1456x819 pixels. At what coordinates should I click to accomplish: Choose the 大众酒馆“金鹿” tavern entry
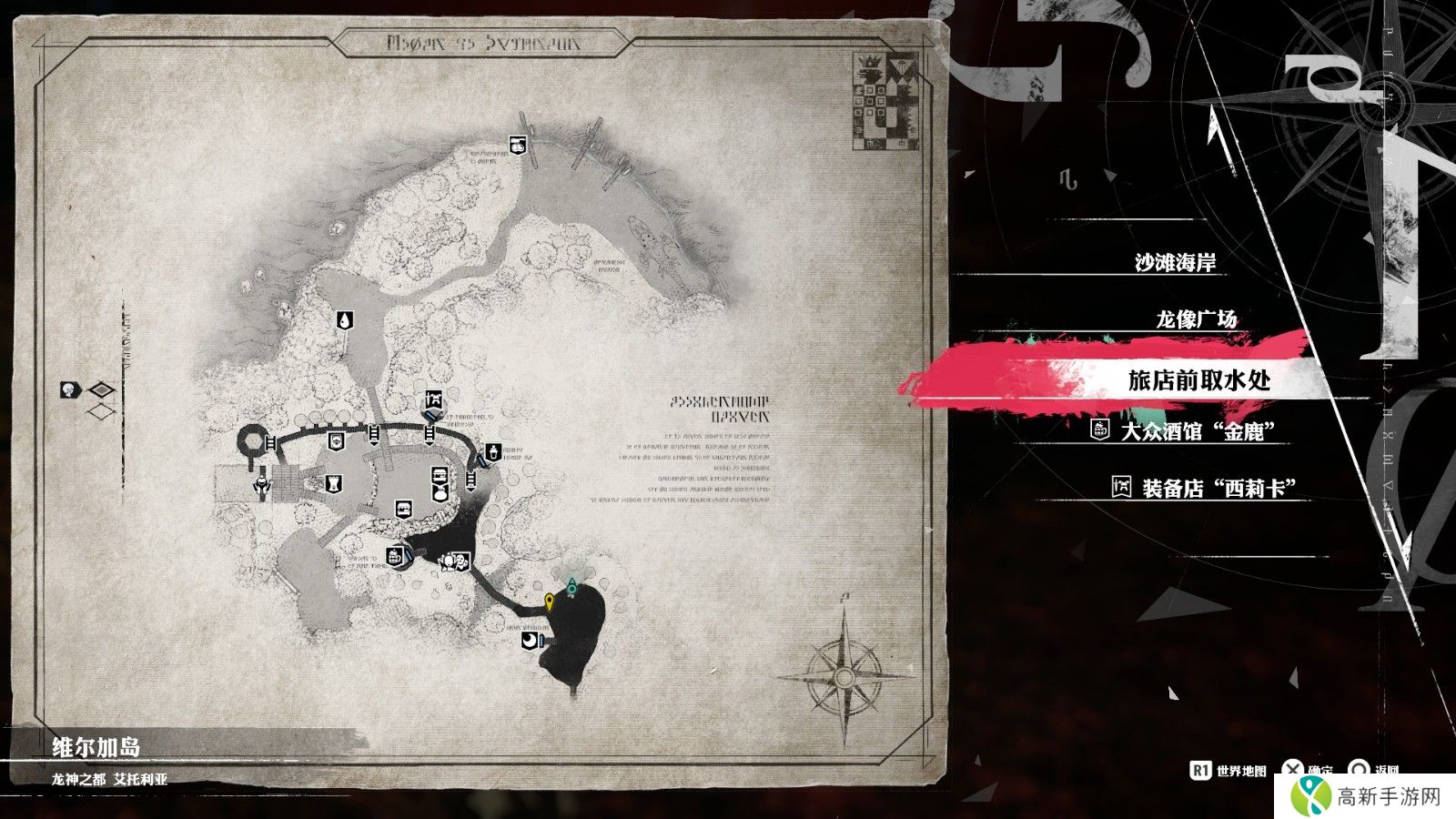(1196, 430)
